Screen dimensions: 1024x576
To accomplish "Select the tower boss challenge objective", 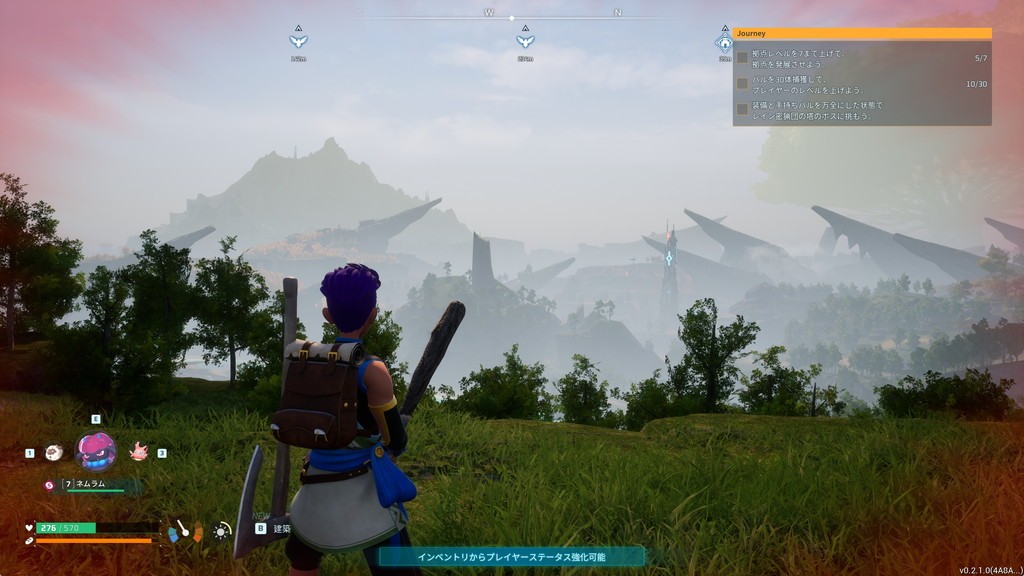I will 861,110.
